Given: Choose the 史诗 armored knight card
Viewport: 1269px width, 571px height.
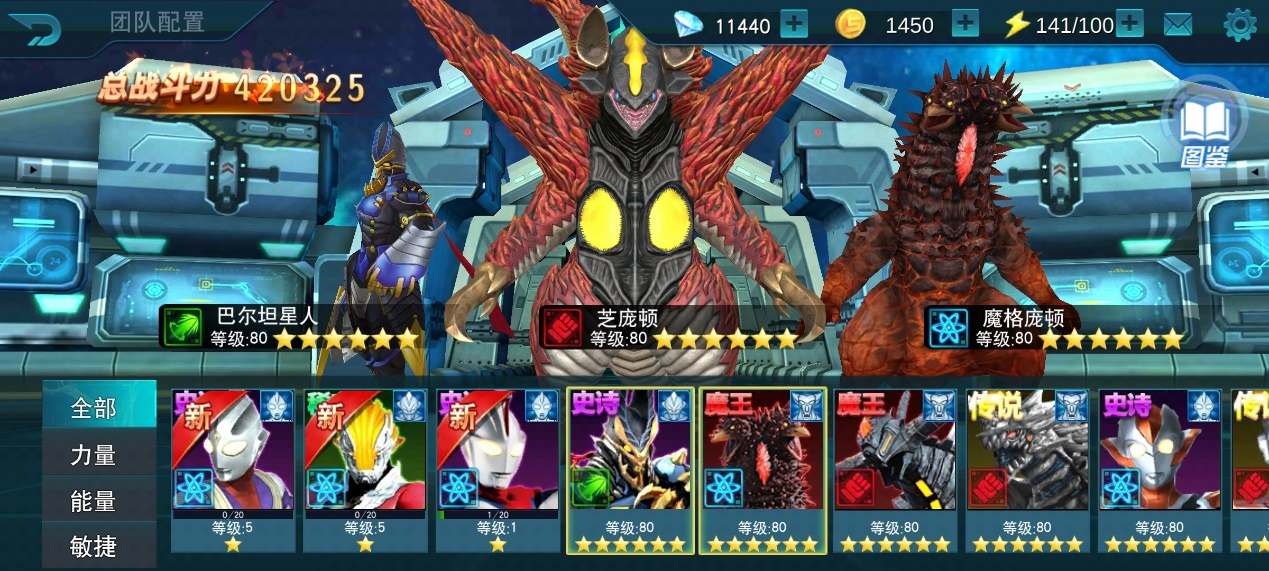Looking at the screenshot, I should 630,470.
